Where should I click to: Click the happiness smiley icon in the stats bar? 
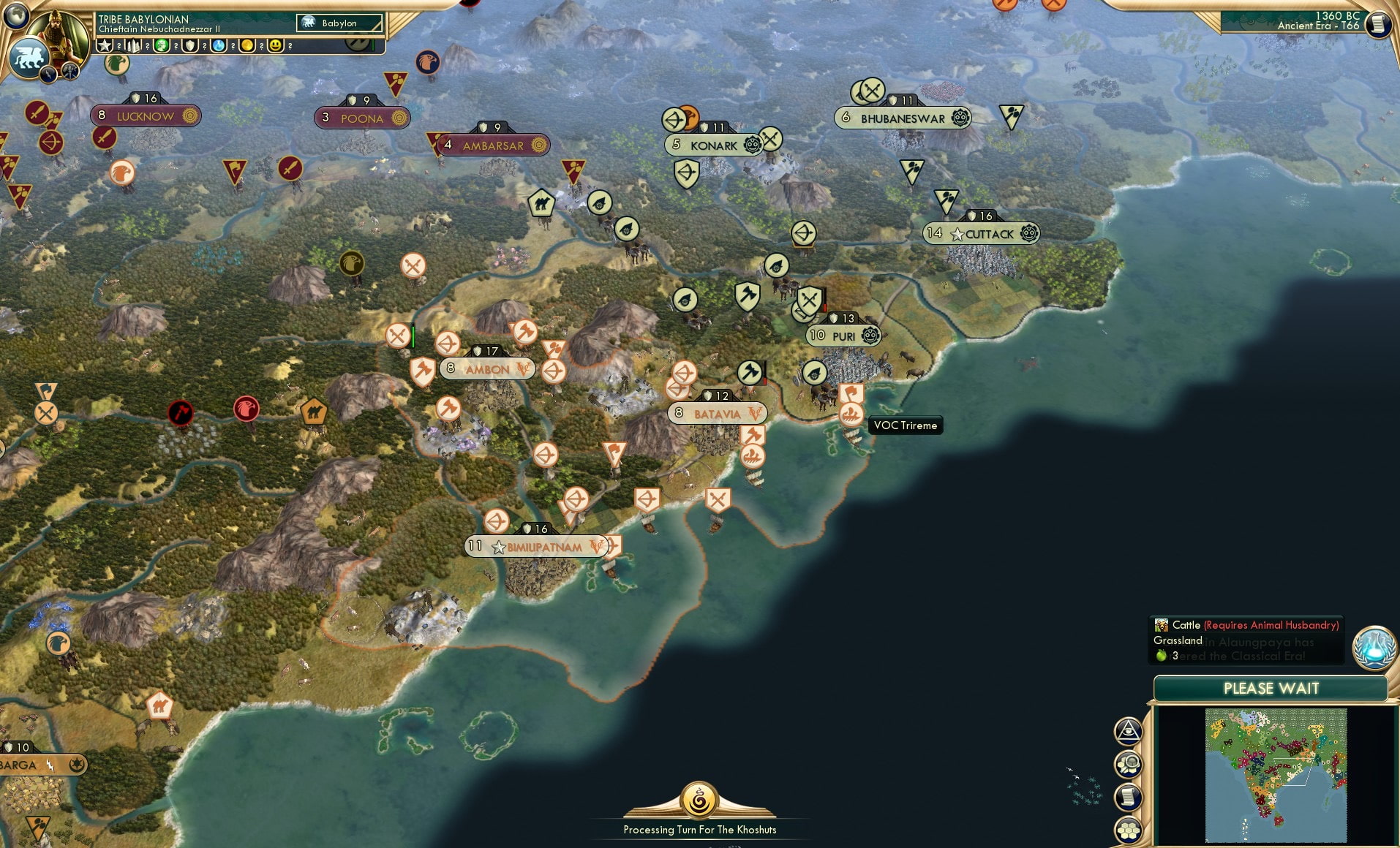tap(274, 45)
